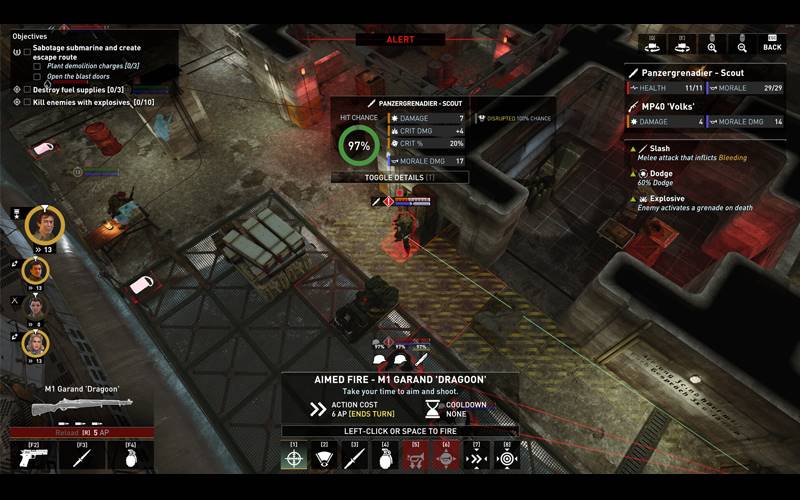Image resolution: width=800 pixels, height=500 pixels.
Task: Zoom in with the magnifier plus button
Action: click(x=712, y=44)
